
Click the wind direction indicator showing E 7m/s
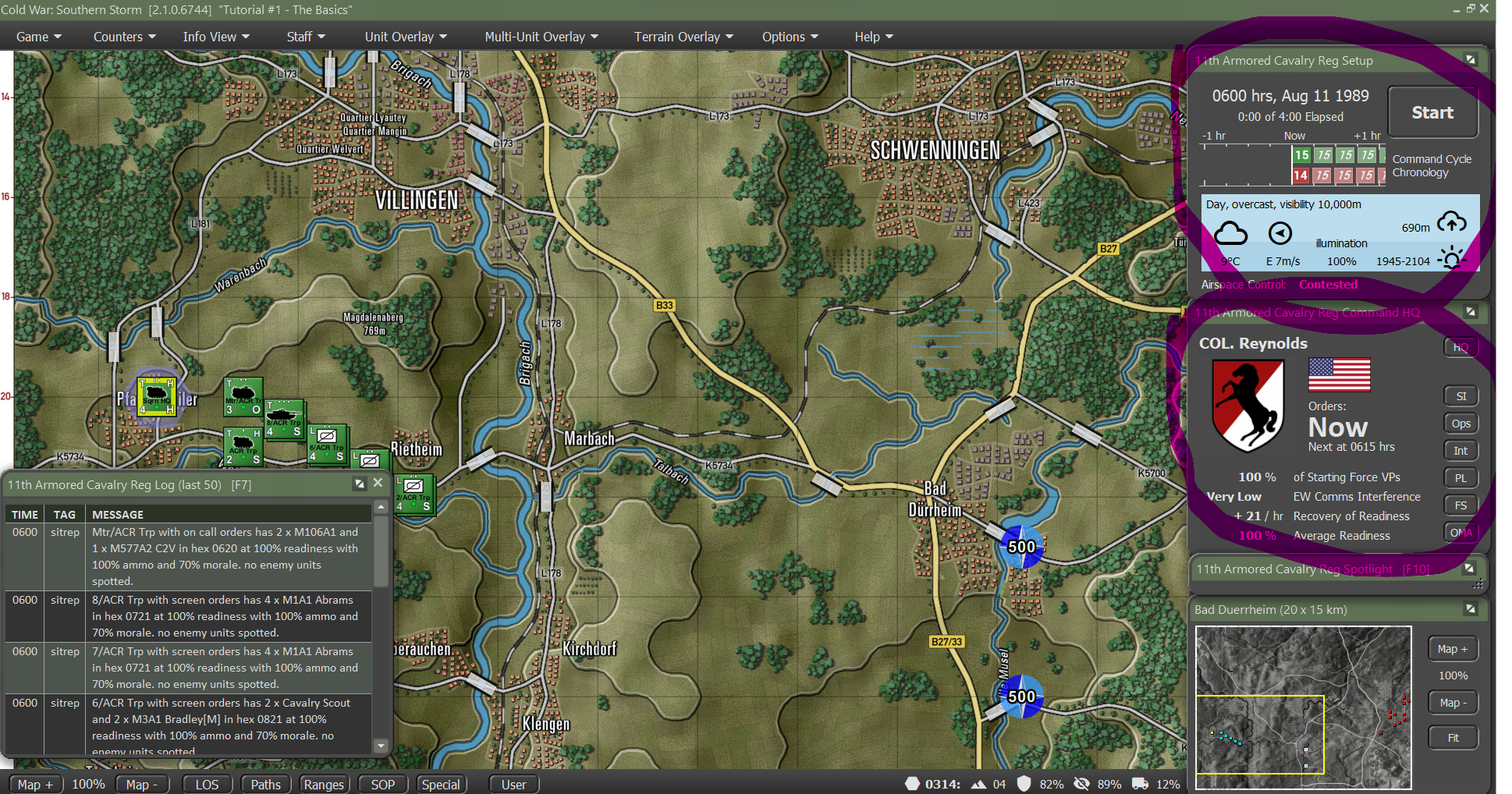[x=1281, y=232]
